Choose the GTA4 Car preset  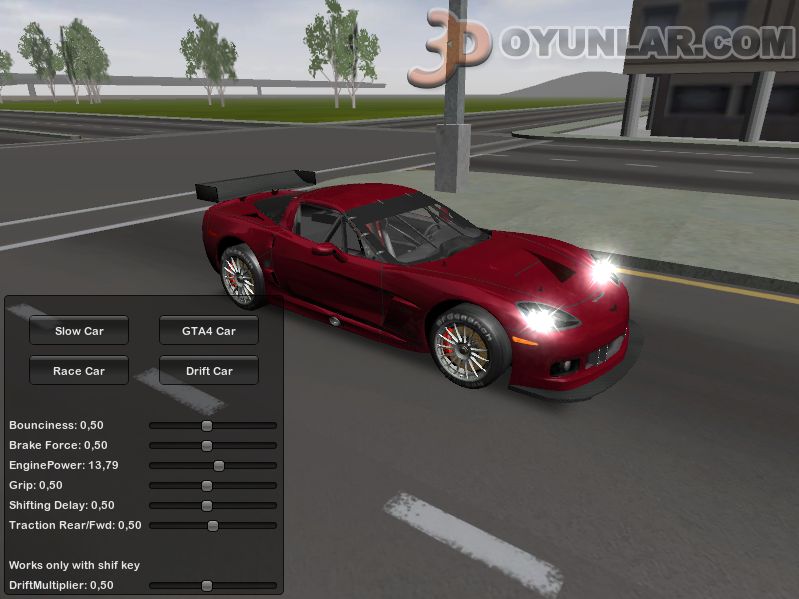click(209, 331)
